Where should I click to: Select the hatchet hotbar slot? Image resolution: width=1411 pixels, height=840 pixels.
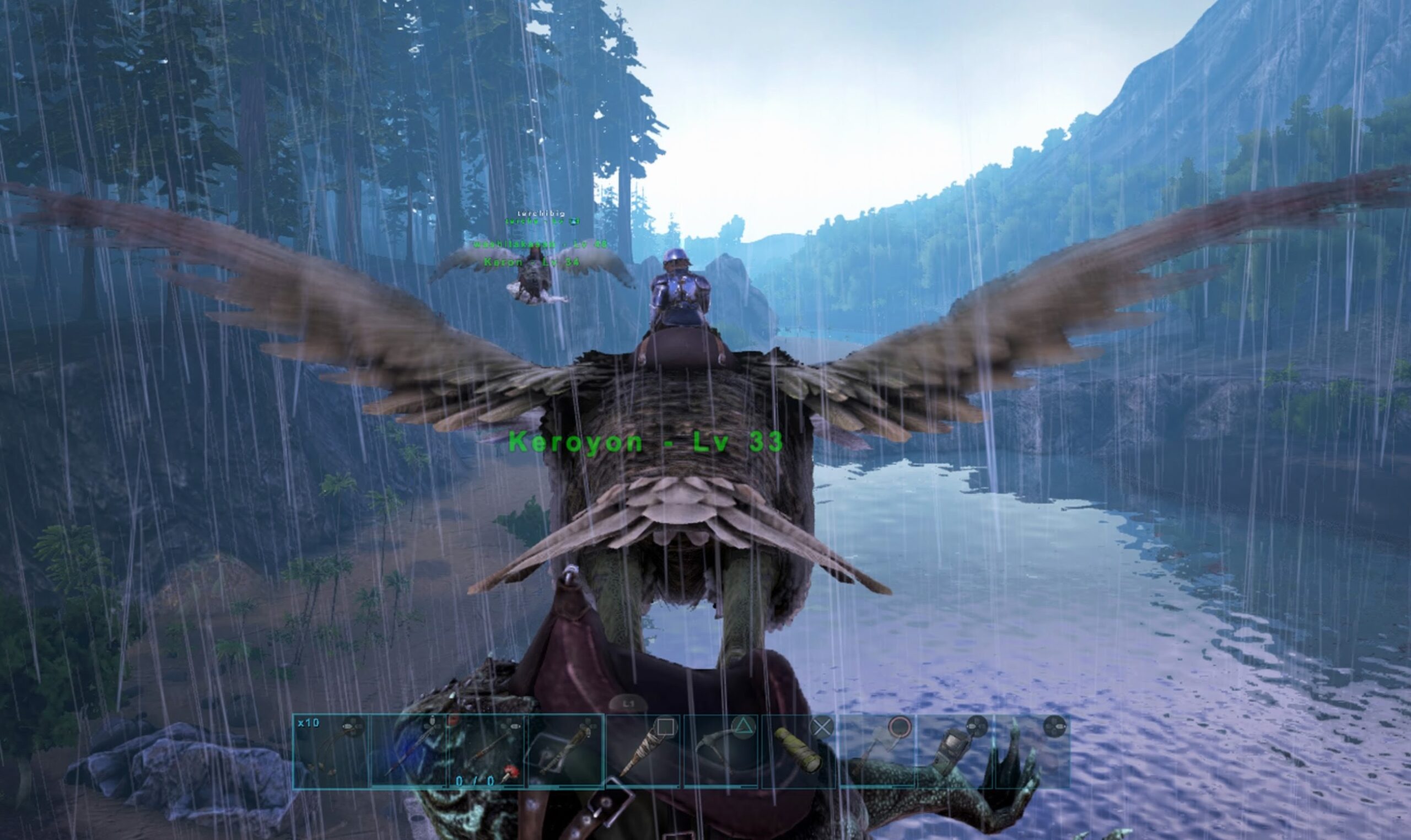click(x=877, y=751)
